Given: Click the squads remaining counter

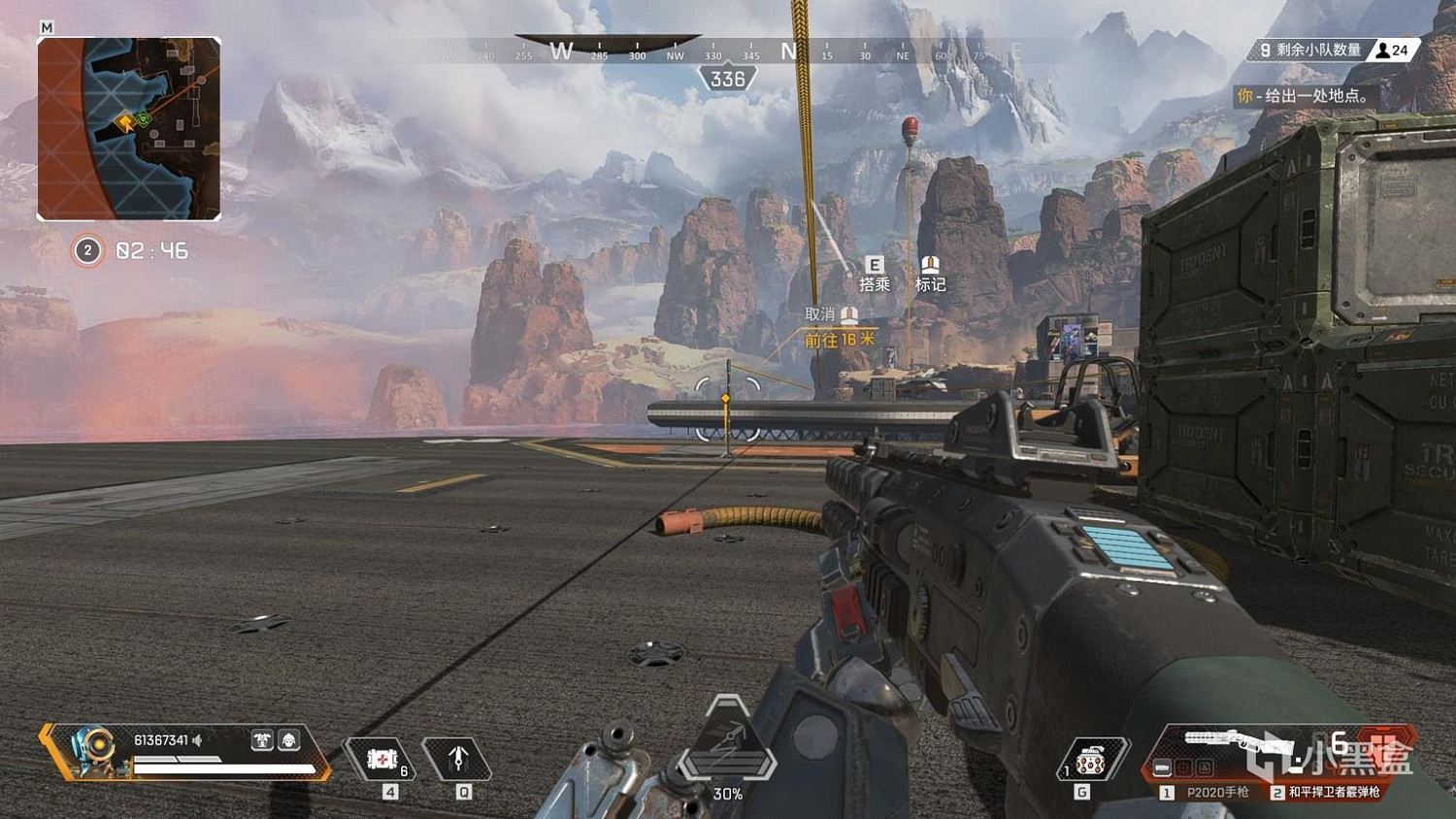Looking at the screenshot, I should click(1334, 49).
